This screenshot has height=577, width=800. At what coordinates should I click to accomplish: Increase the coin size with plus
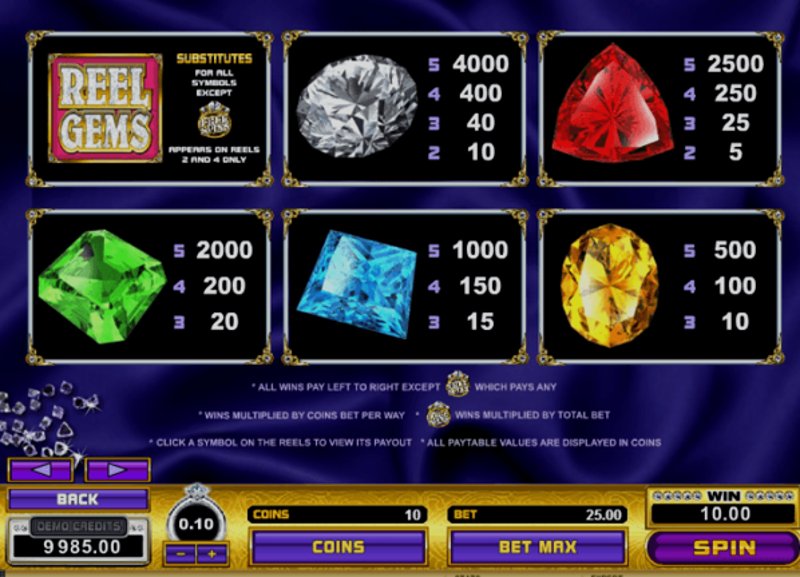(210, 552)
